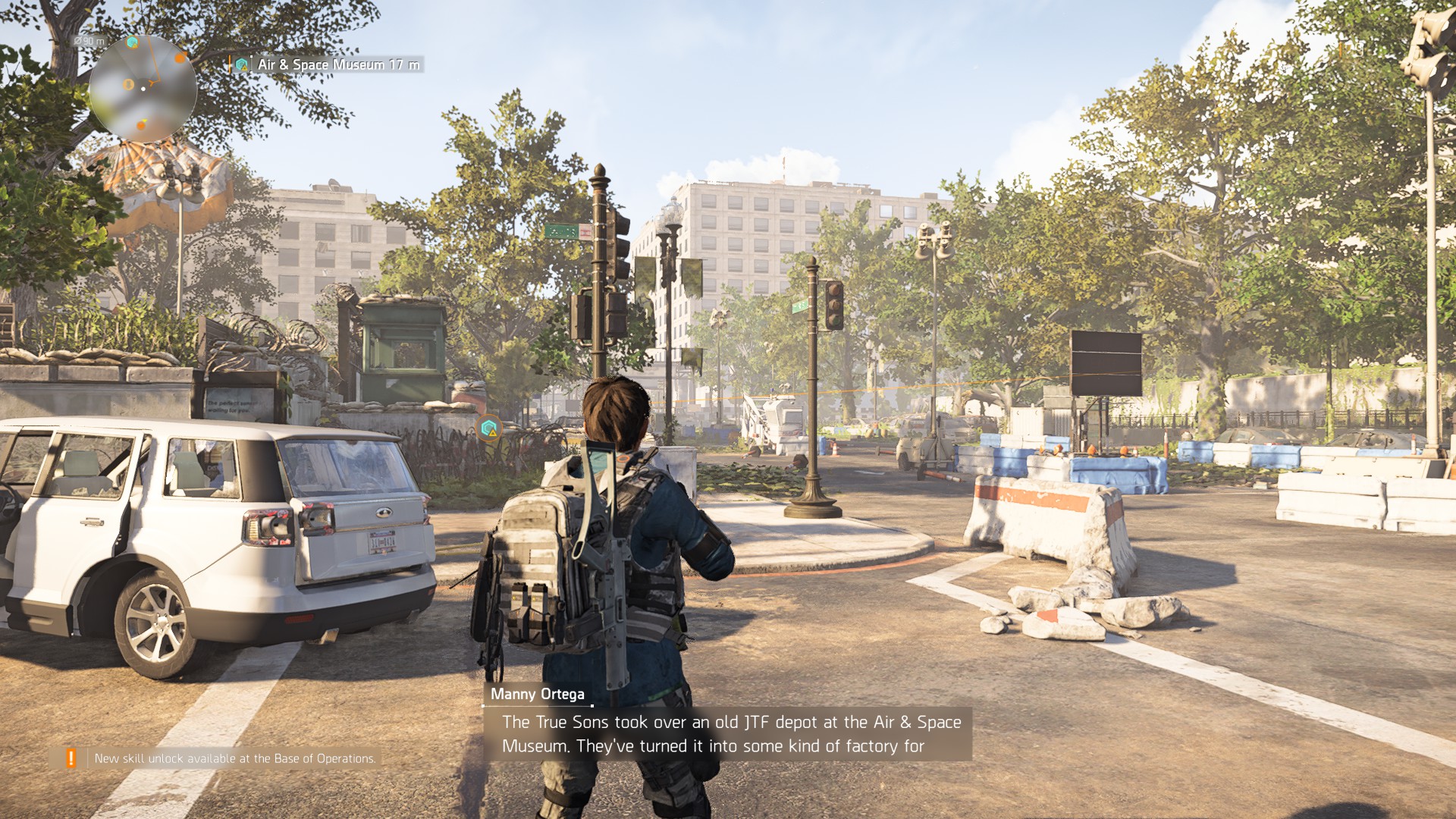This screenshot has height=819, width=1456.
Task: Click the mission tracker banner icon
Action: point(242,64)
